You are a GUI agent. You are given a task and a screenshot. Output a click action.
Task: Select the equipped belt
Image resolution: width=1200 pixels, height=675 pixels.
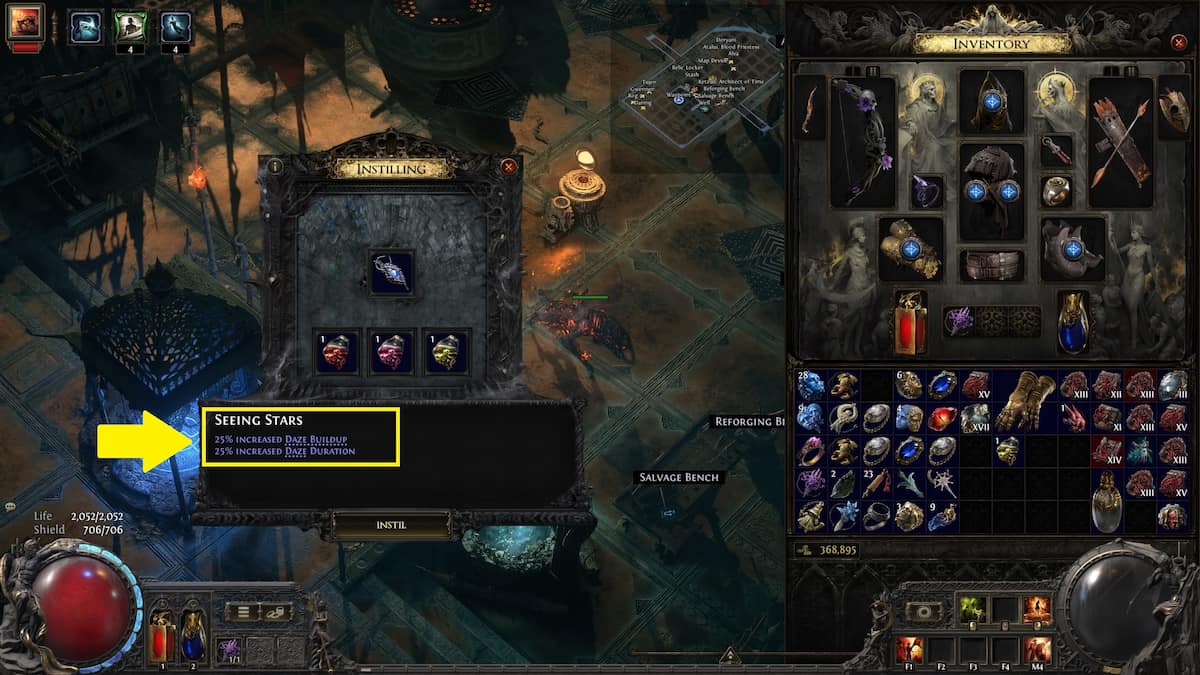point(991,265)
